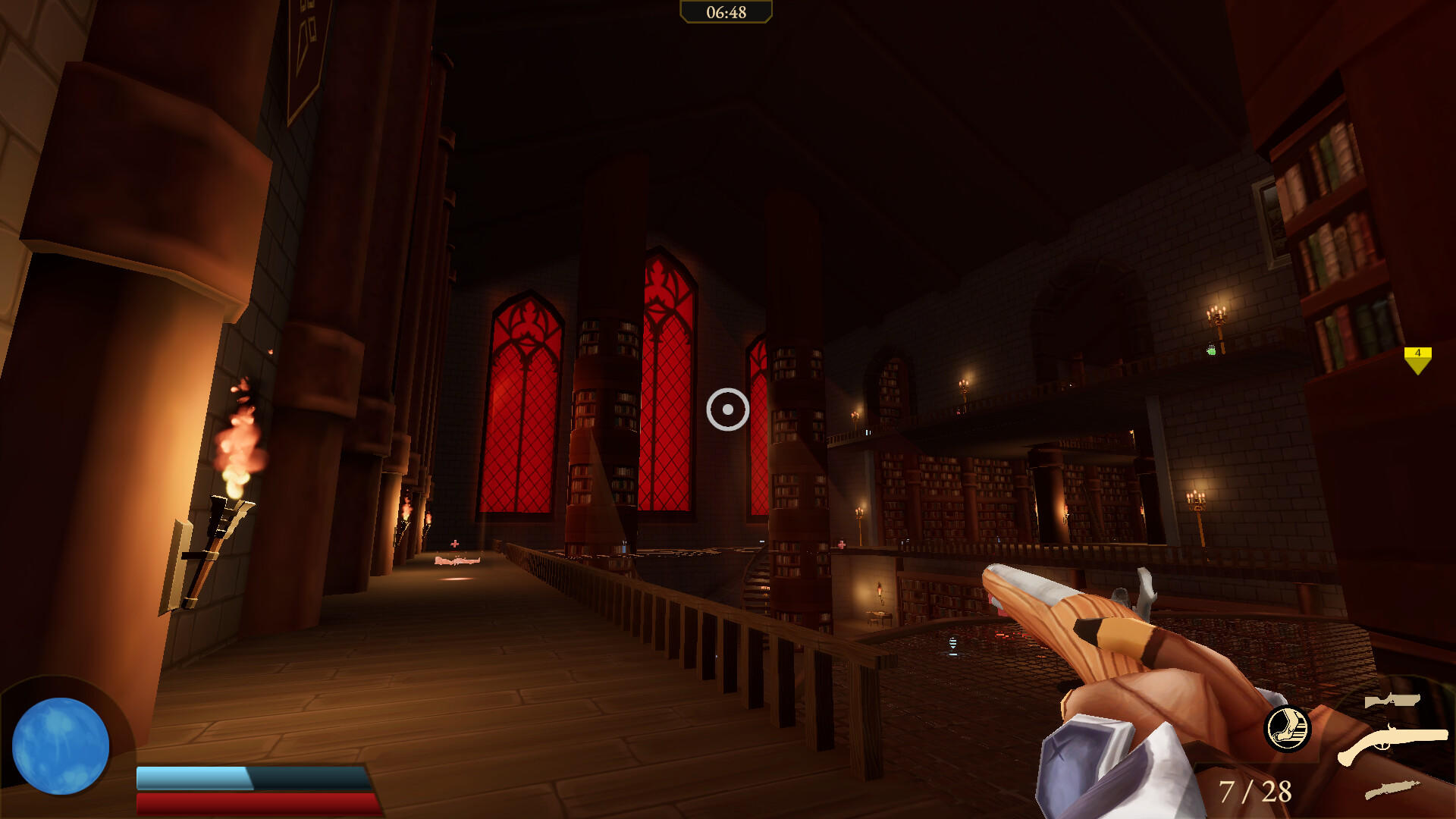Image resolution: width=1456 pixels, height=819 pixels.
Task: Click the center red stained-glass window
Action: [667, 379]
